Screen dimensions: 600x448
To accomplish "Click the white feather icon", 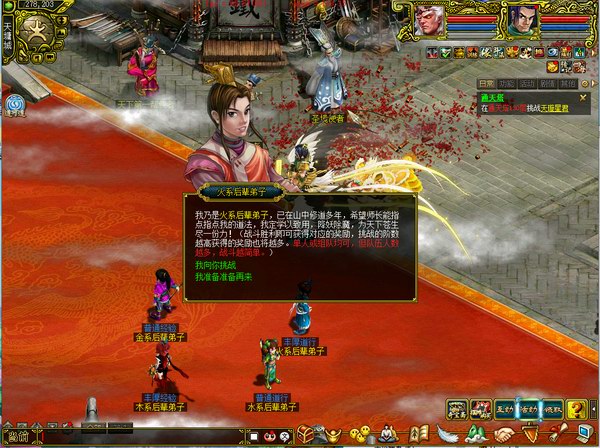I will click(x=446, y=435).
